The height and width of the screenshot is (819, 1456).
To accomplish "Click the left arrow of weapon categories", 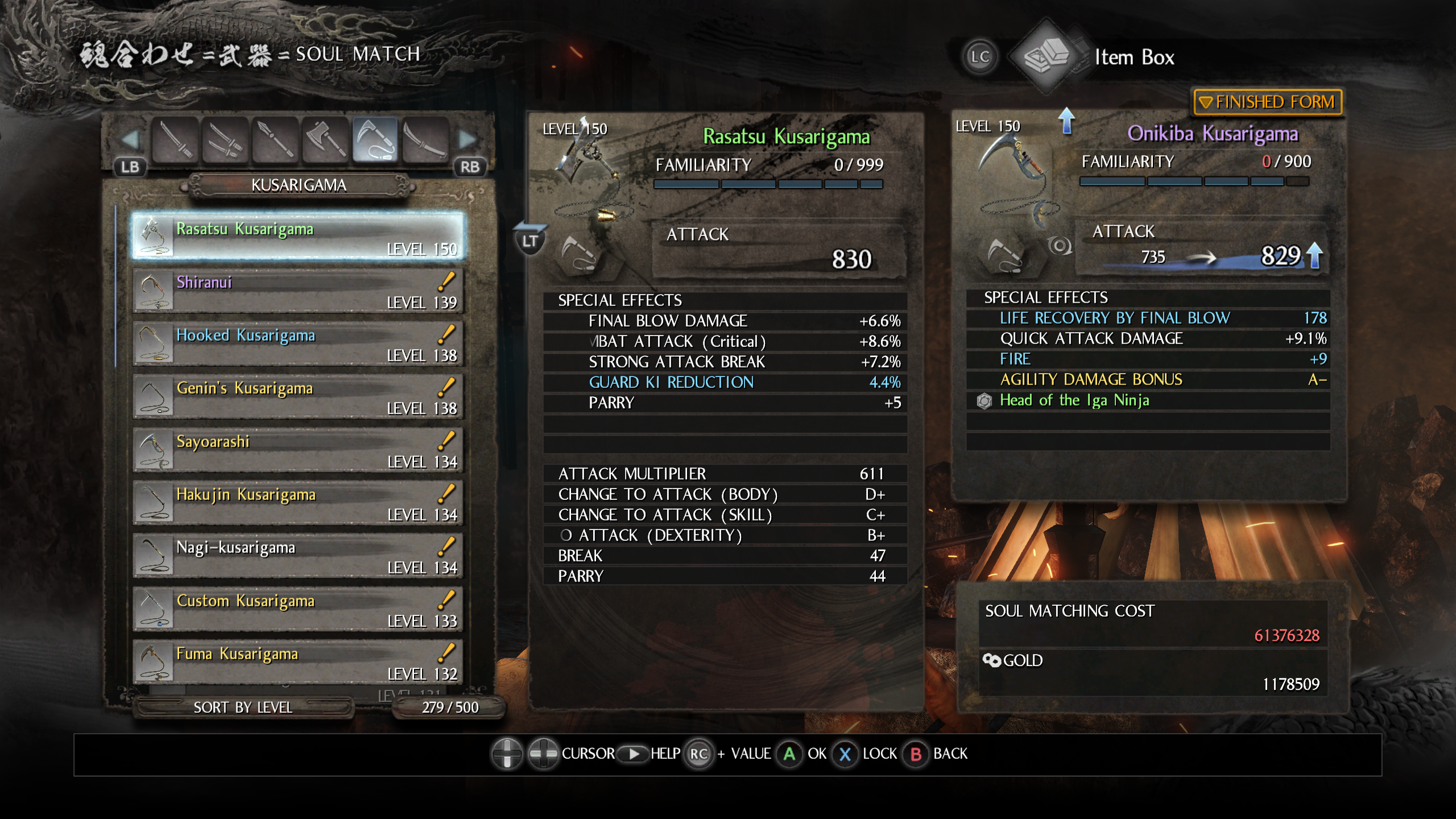I will coord(131,139).
